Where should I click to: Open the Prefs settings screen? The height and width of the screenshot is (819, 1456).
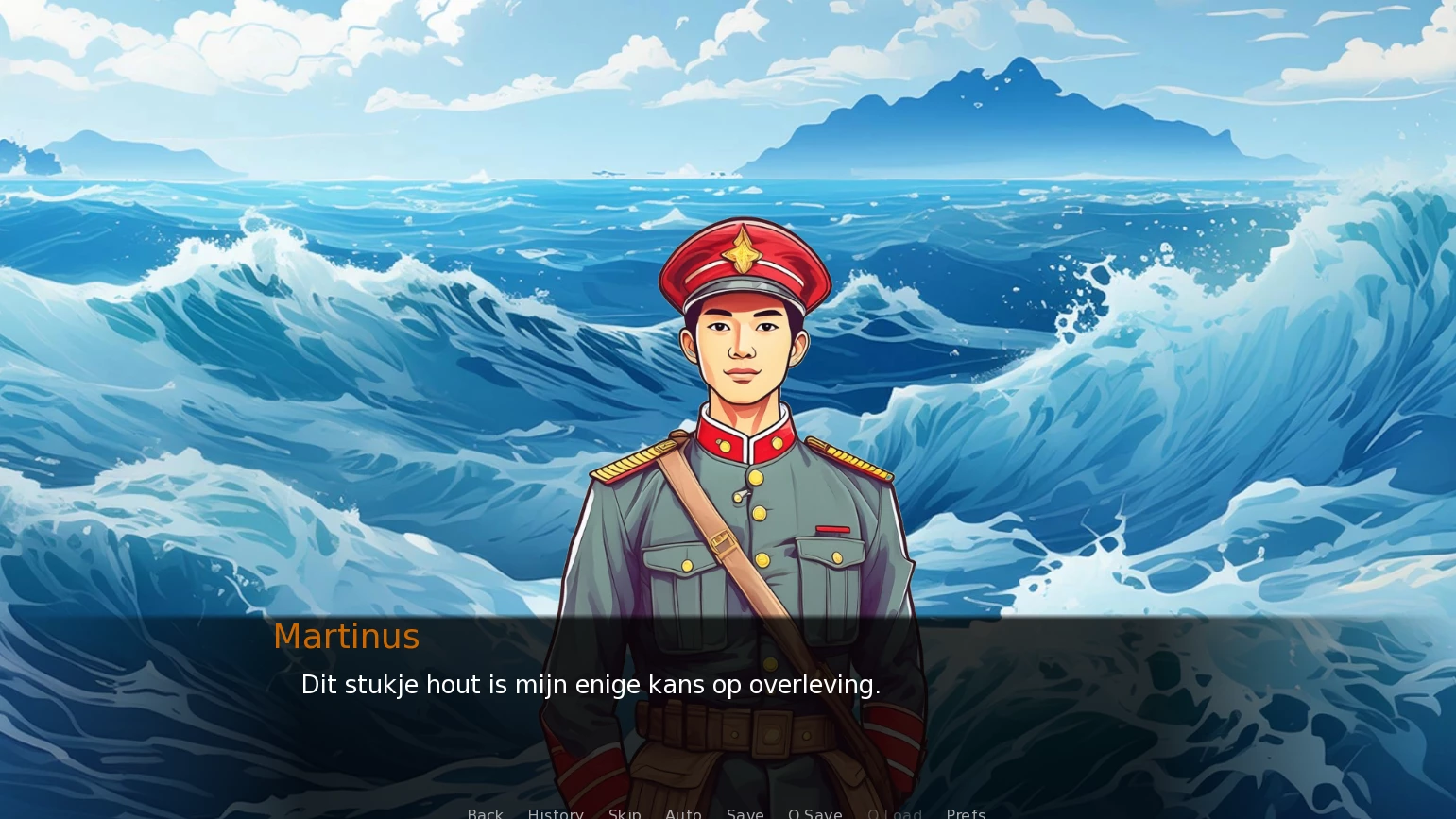coord(965,813)
